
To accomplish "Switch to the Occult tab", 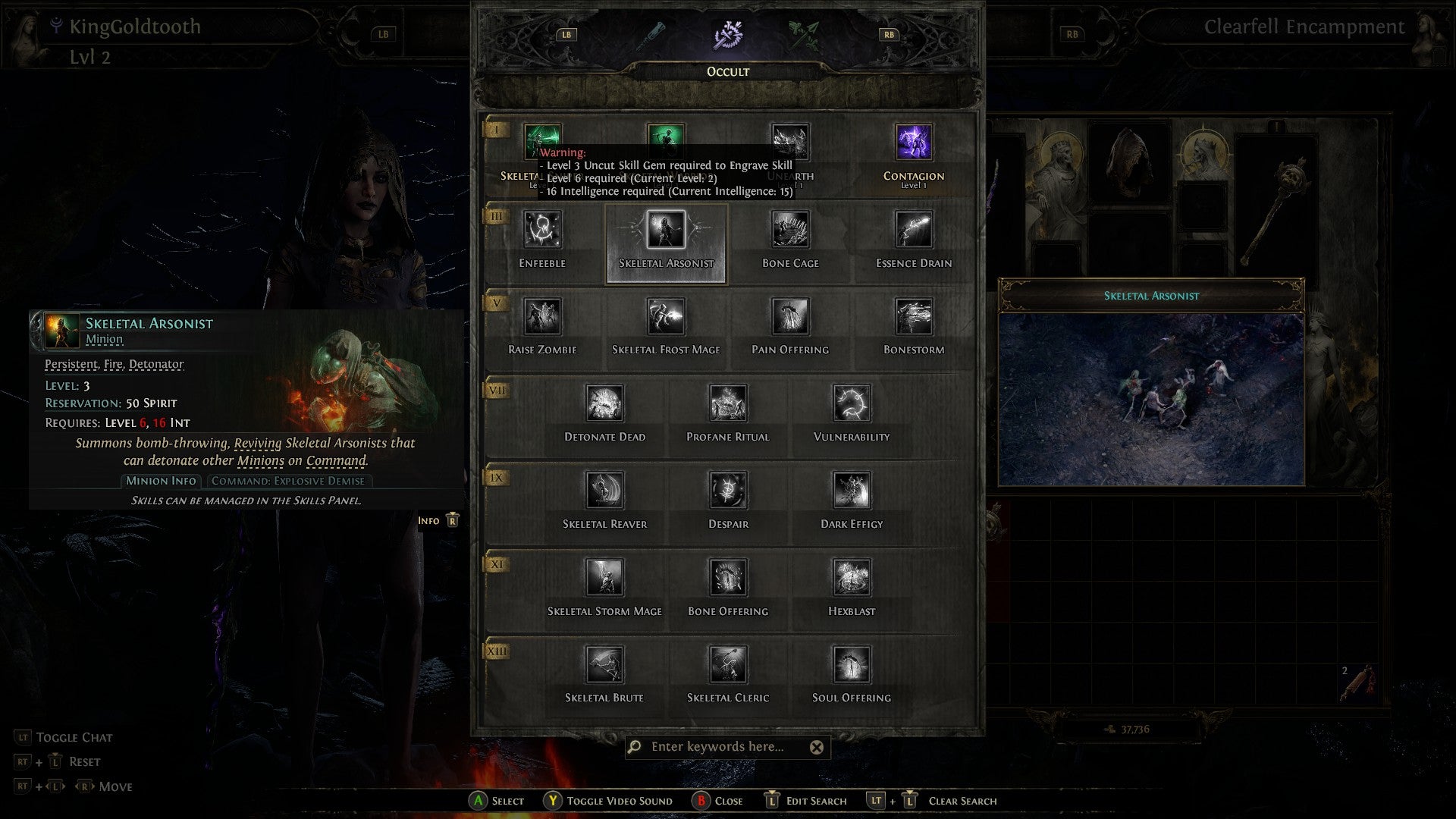I will (x=727, y=34).
